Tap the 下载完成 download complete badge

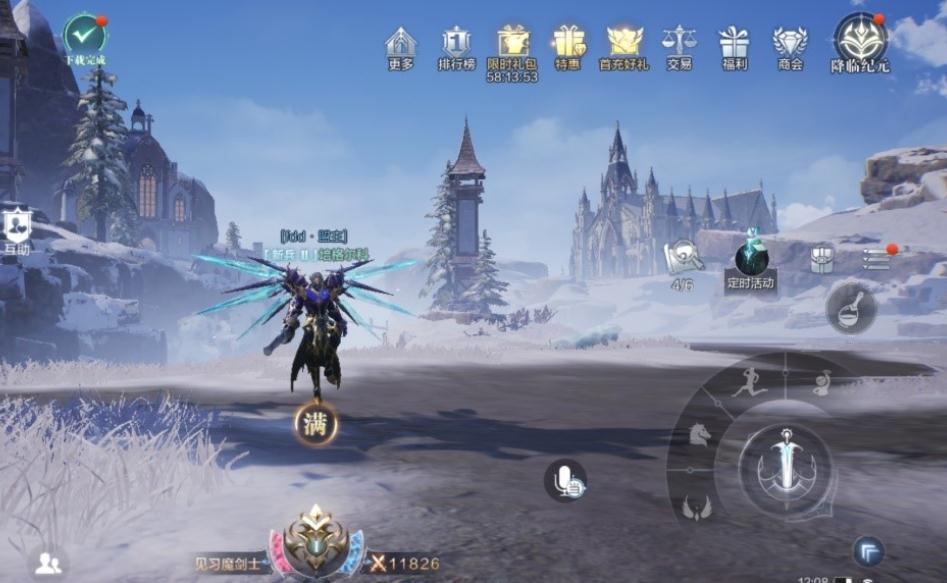[84, 36]
